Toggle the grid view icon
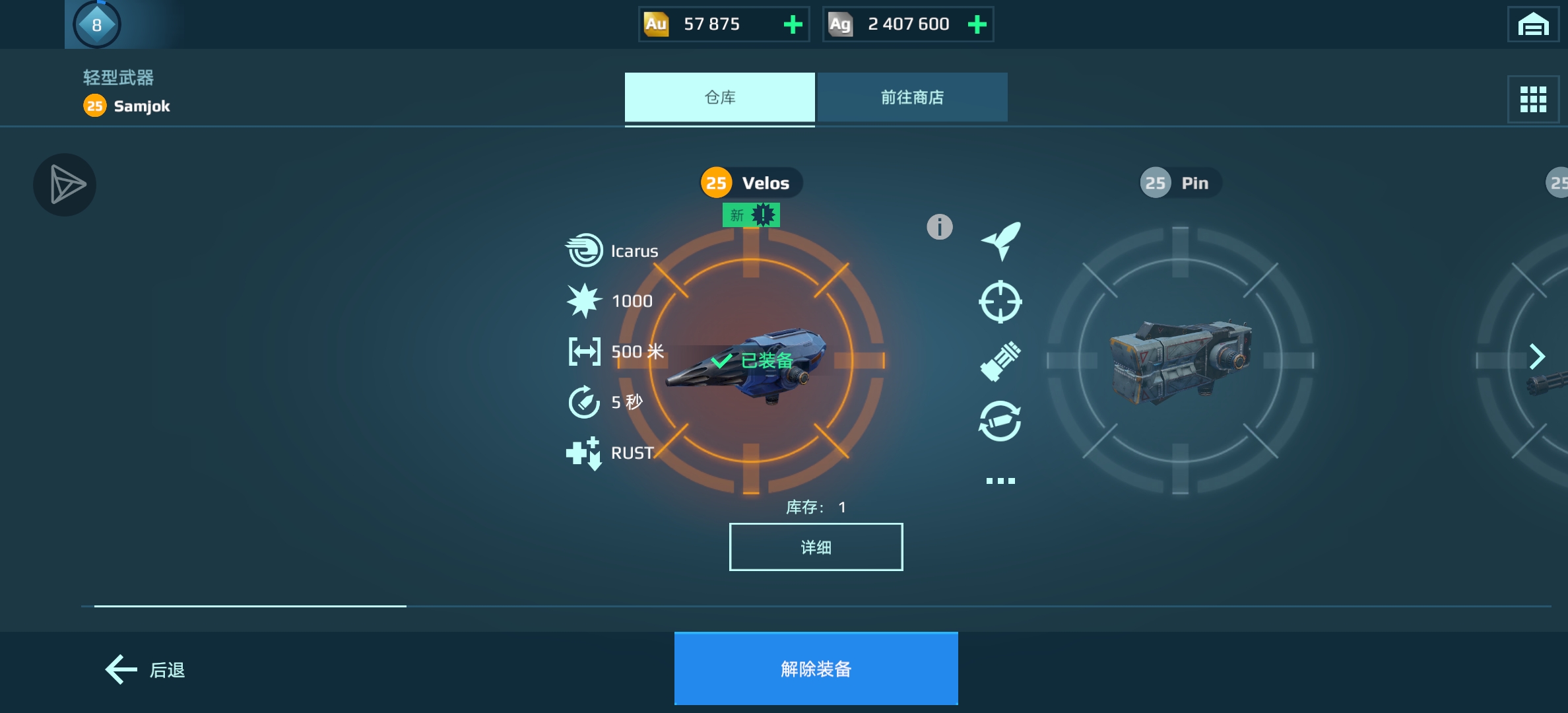Image resolution: width=1568 pixels, height=713 pixels. (x=1532, y=100)
